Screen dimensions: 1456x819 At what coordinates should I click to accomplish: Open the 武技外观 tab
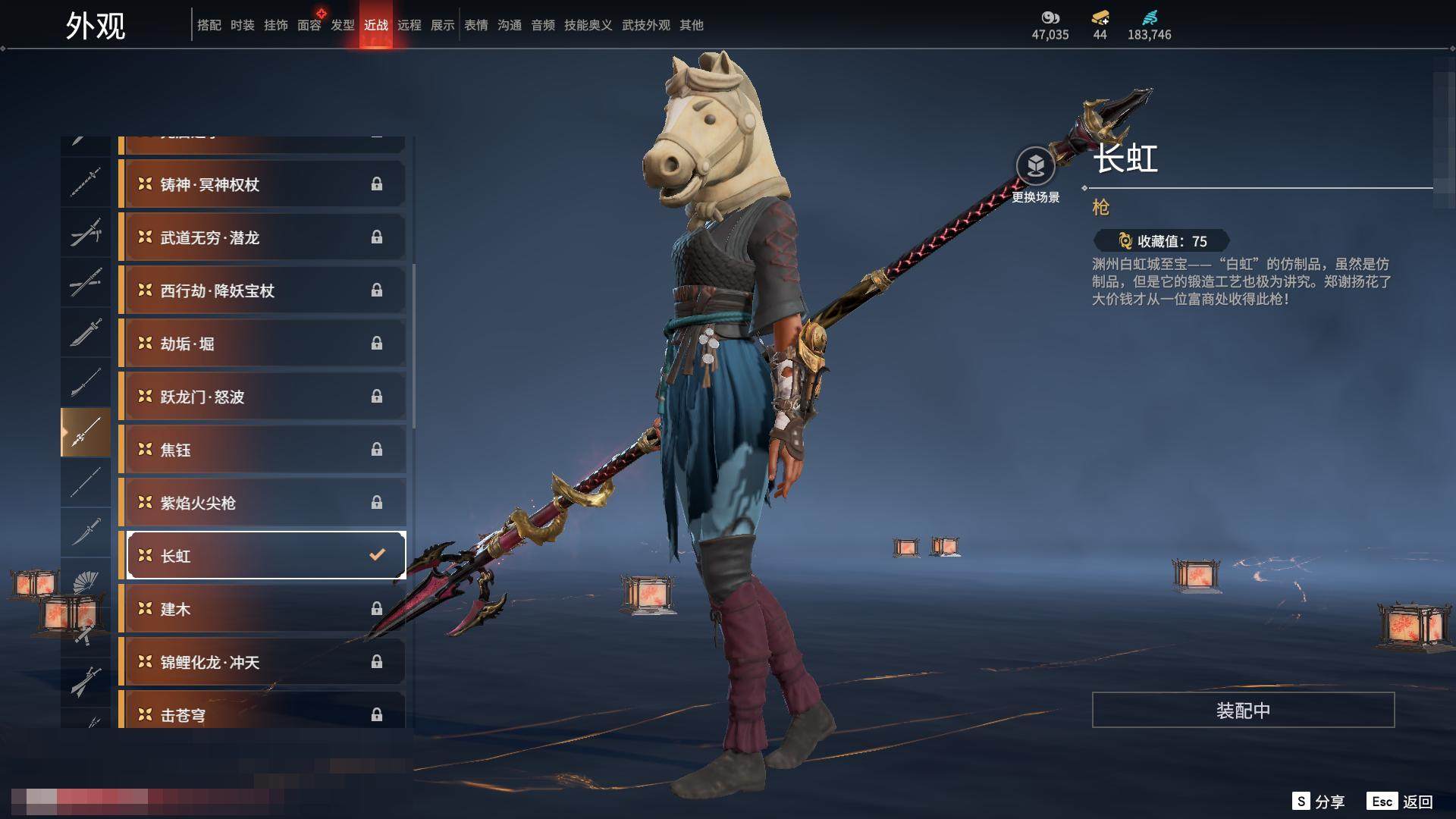[646, 25]
